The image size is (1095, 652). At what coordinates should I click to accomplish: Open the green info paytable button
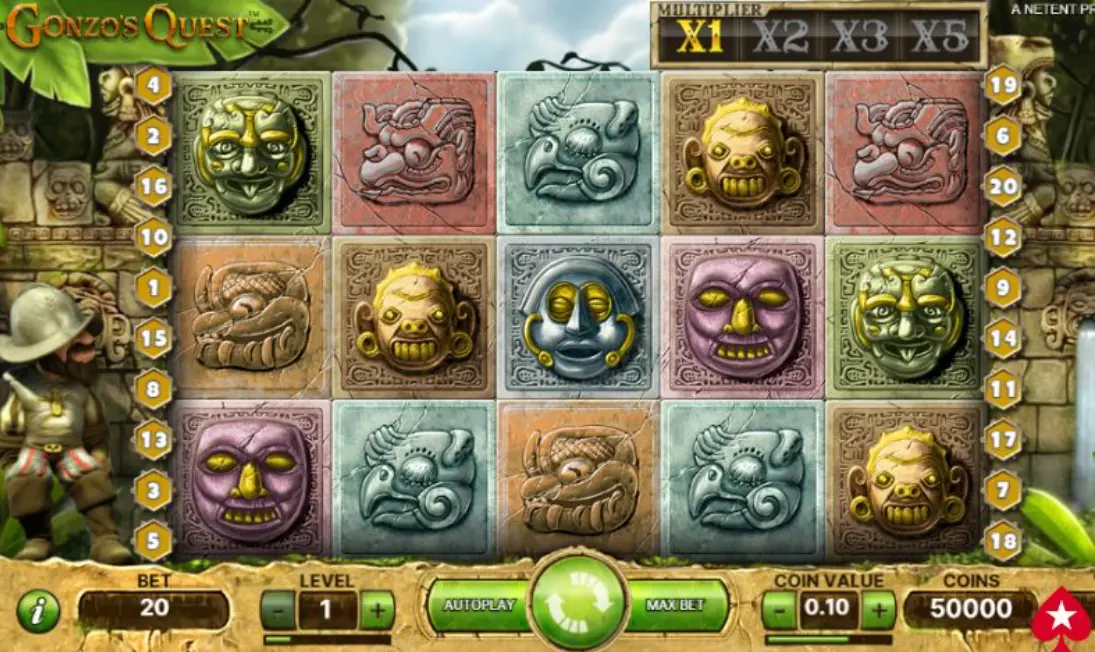coord(38,611)
